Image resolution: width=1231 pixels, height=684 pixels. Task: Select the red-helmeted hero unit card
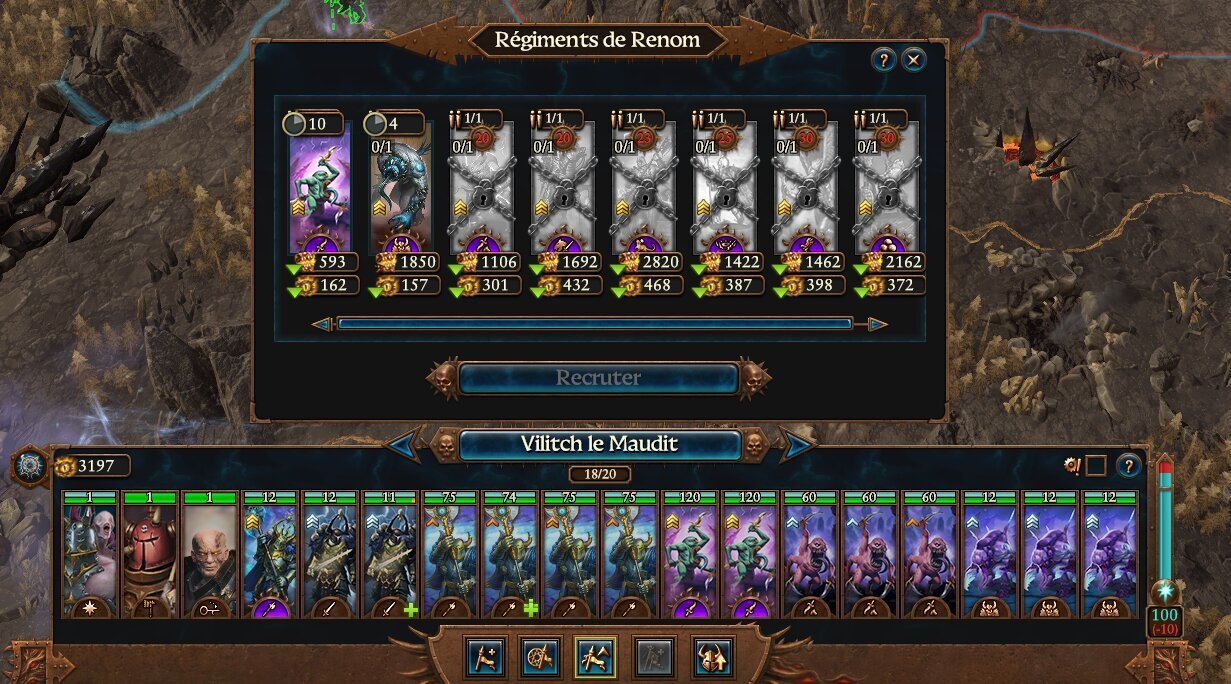(x=150, y=554)
